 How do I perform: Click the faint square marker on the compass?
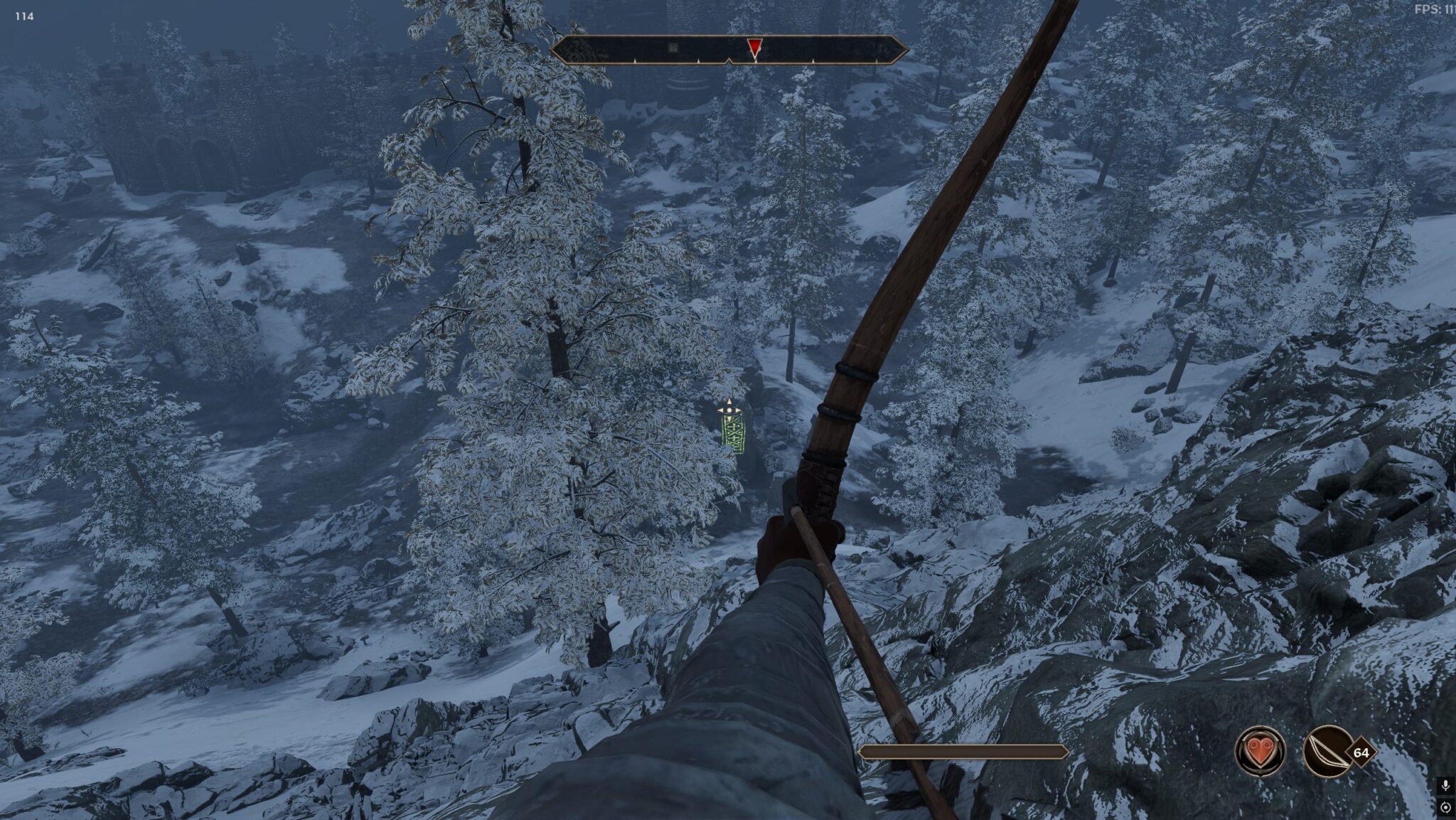(673, 48)
